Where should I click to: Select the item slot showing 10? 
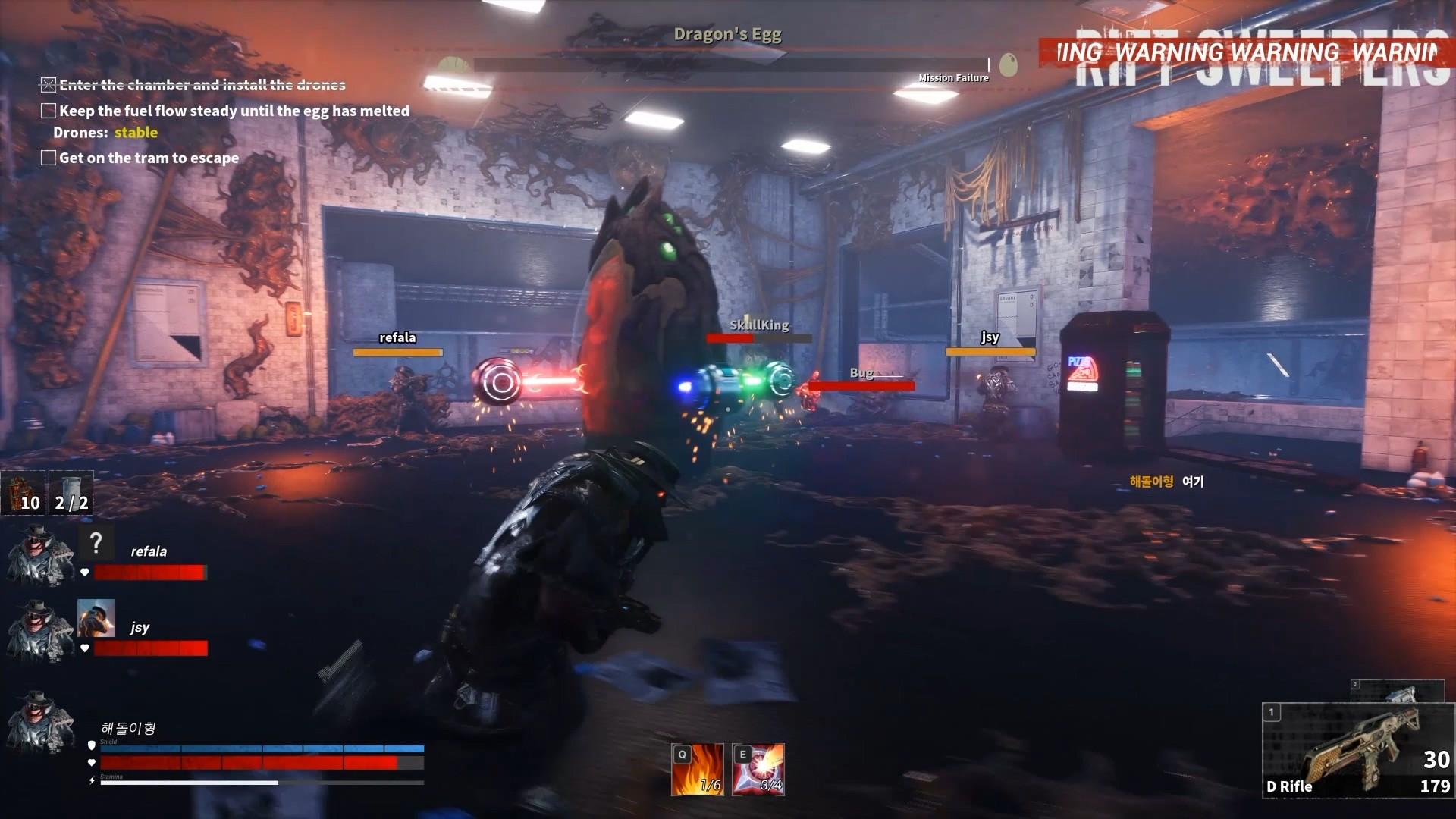(24, 493)
